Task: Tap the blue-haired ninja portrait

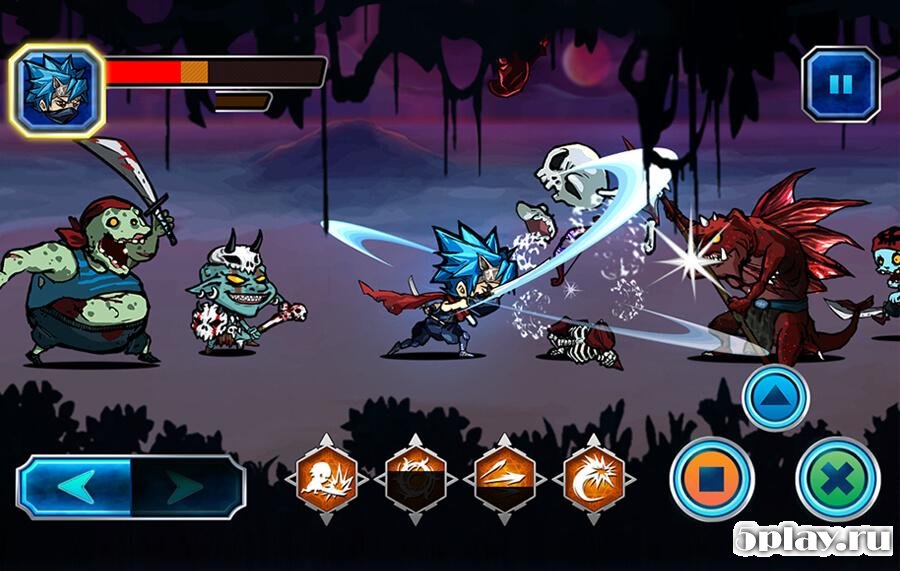Action: 56,90
